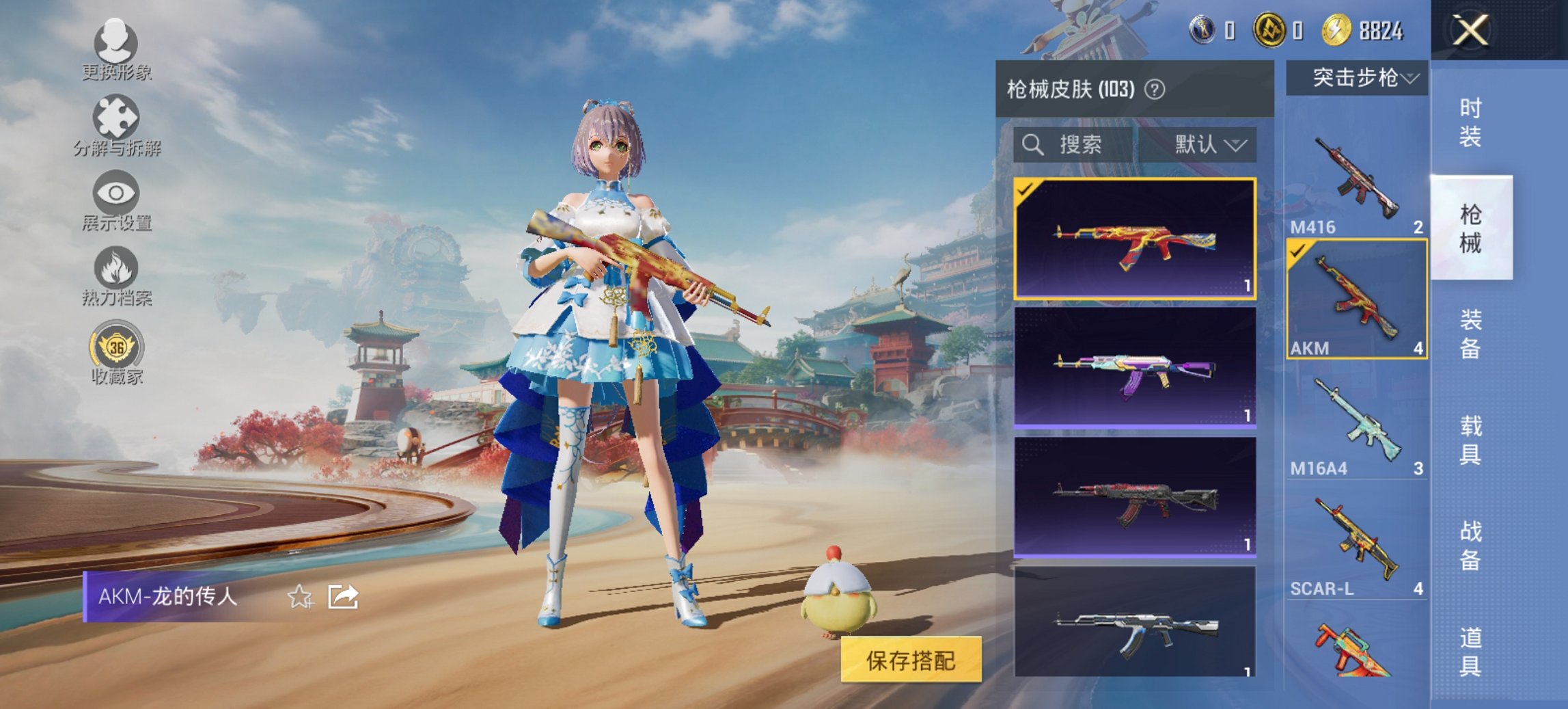1568x709 pixels.
Task: Select the 分解与拆解 dismantle icon
Action: pyautogui.click(x=116, y=123)
